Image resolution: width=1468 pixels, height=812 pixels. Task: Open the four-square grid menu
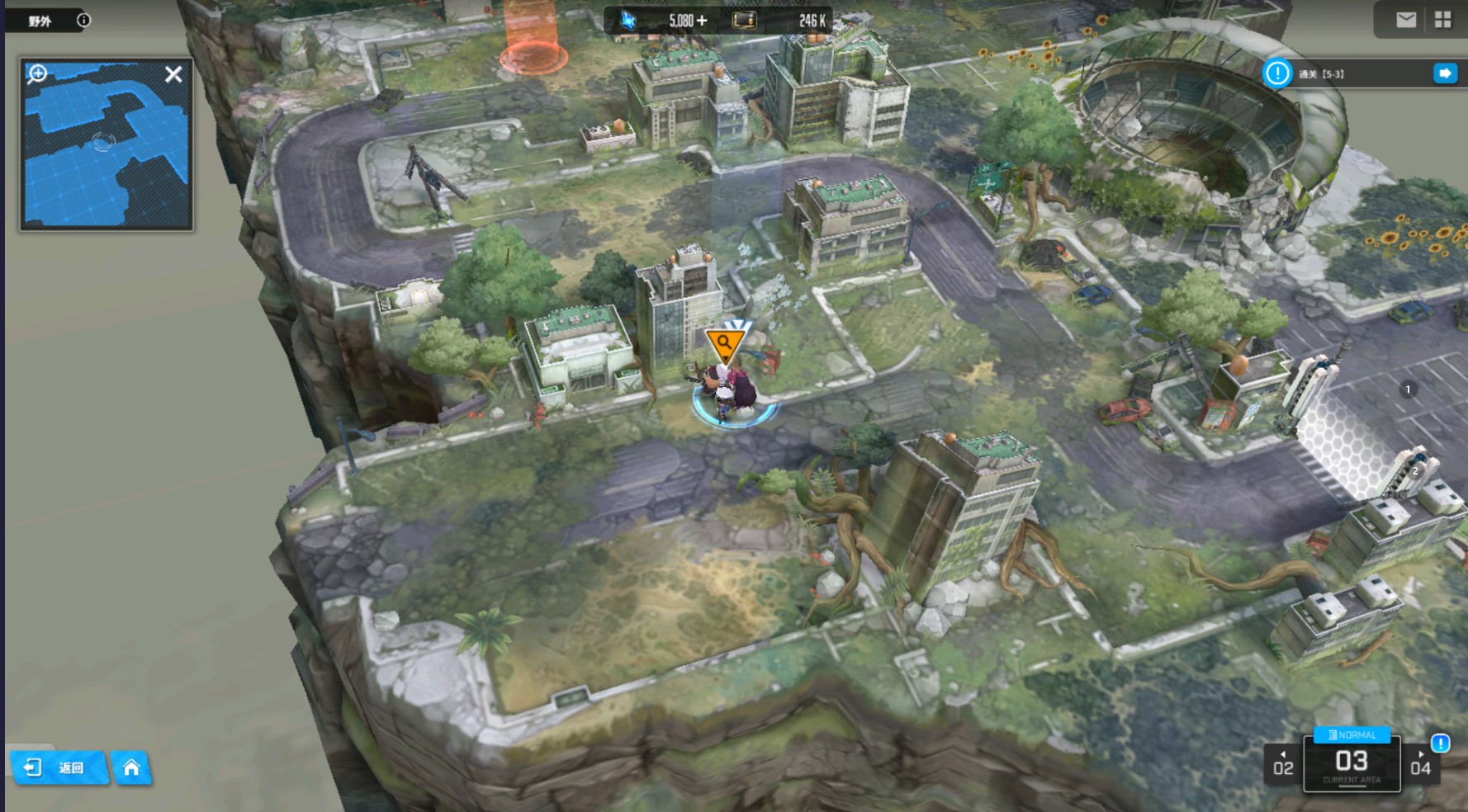point(1442,20)
